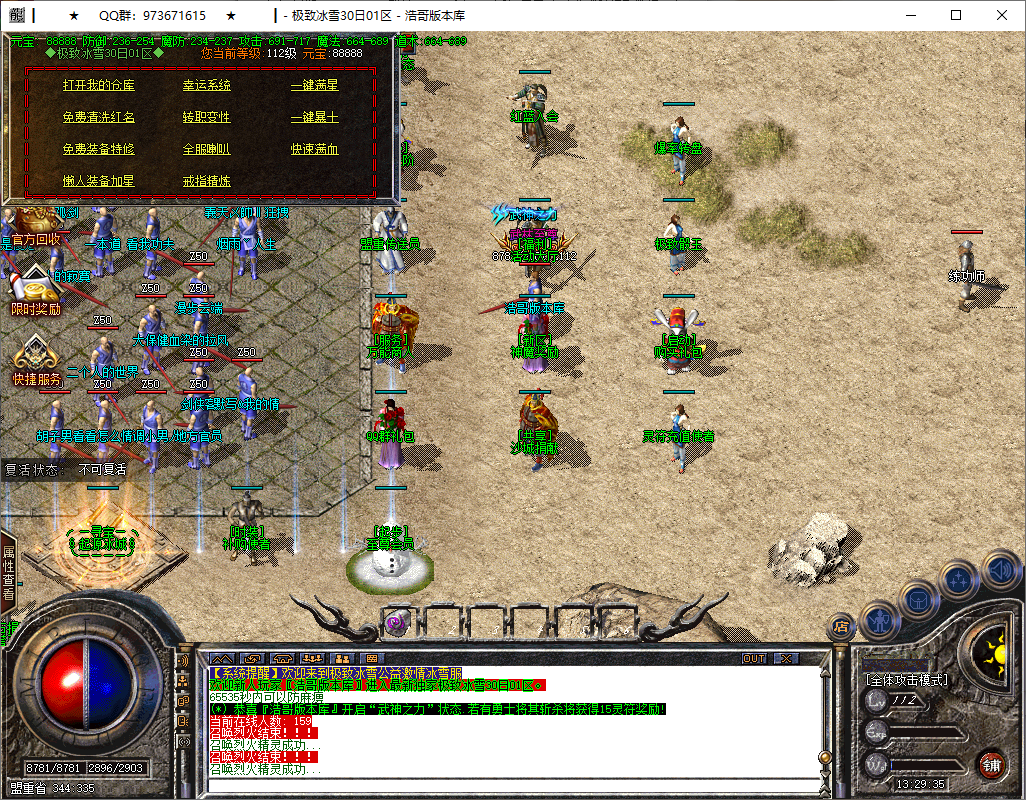1026x800 pixels.
Task: Open the 属性查看 attribute view tab
Action: coord(8,573)
